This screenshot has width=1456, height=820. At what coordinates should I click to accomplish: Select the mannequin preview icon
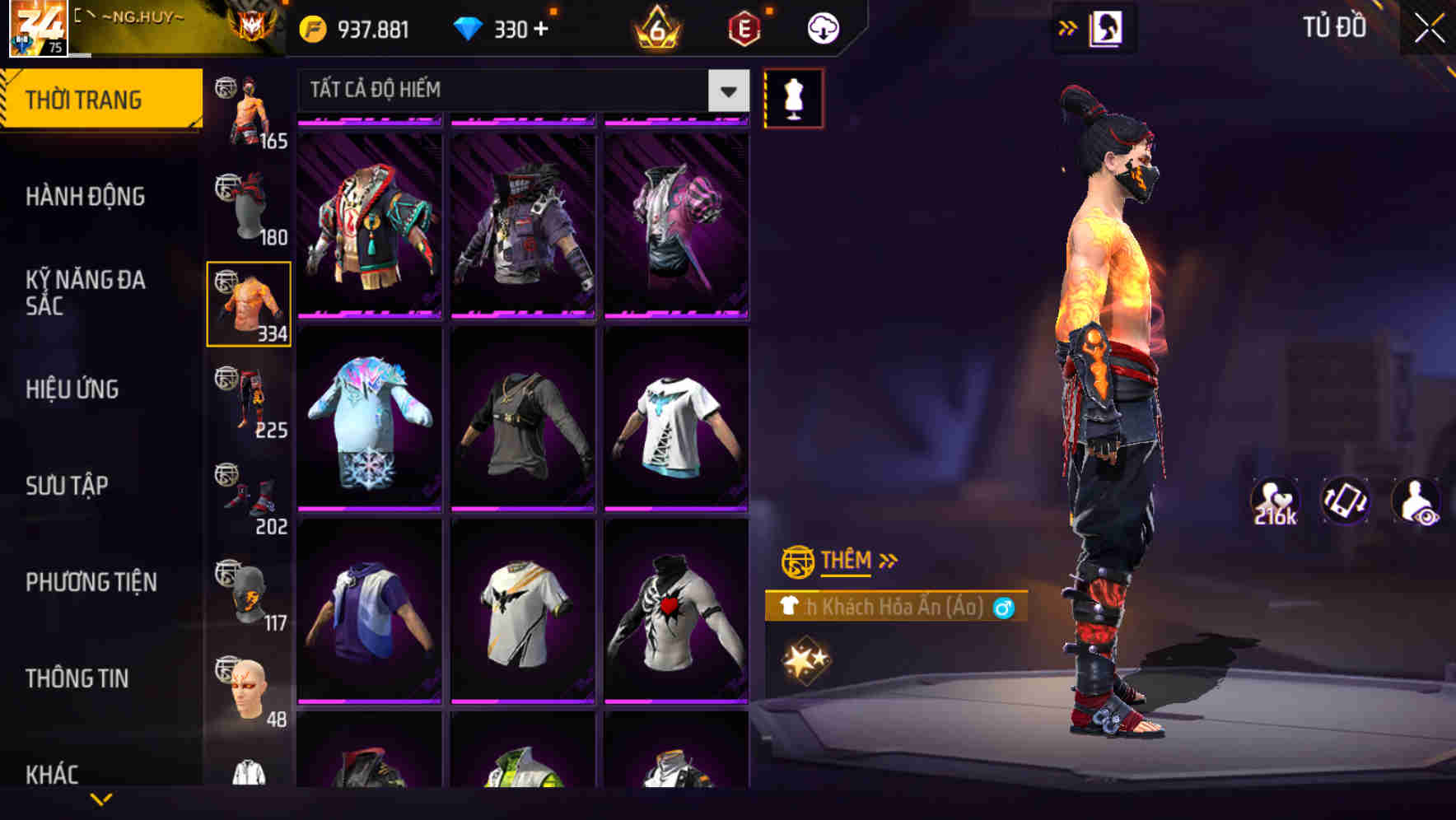pyautogui.click(x=793, y=96)
